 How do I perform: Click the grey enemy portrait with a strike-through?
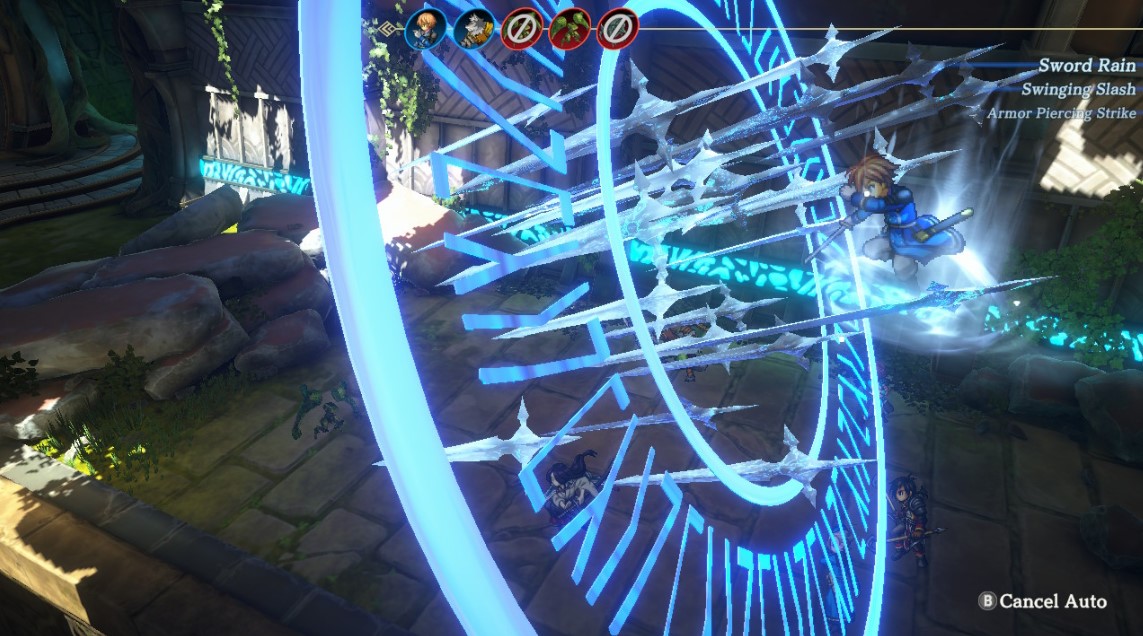(x=618, y=29)
